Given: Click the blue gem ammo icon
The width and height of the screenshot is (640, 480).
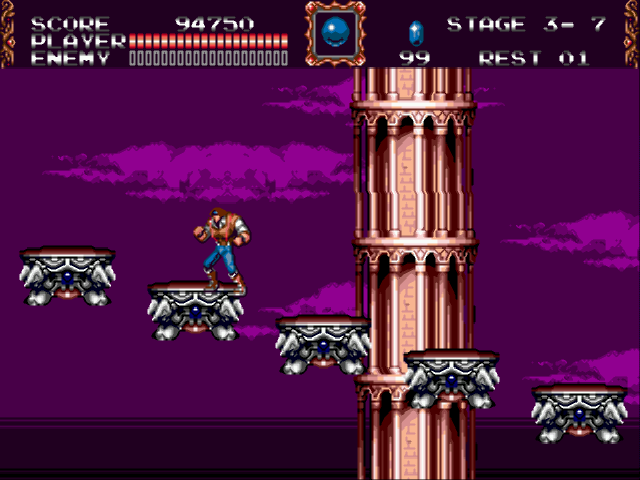Looking at the screenshot, I should (416, 31).
